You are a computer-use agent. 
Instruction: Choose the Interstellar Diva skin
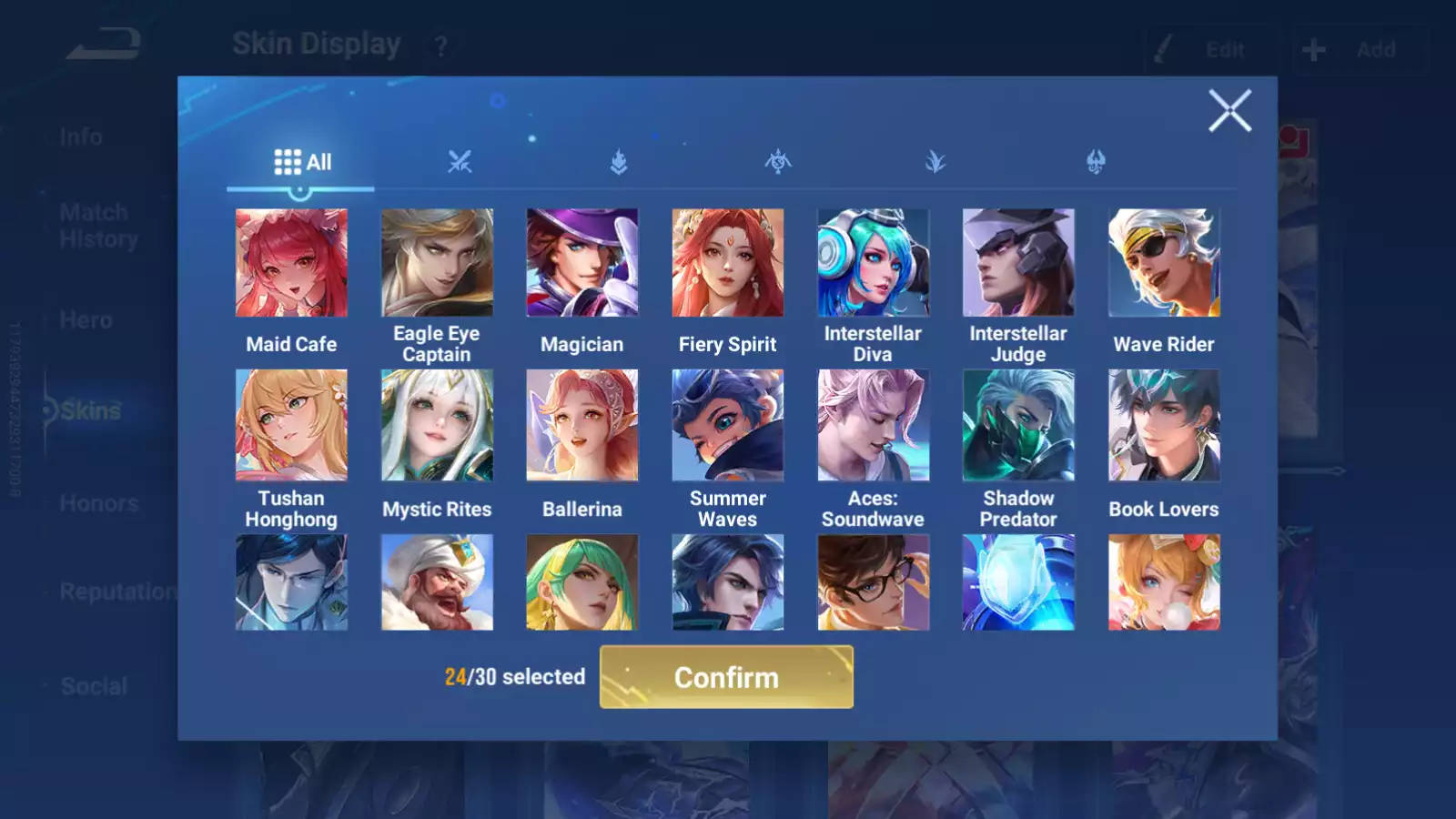pyautogui.click(x=873, y=263)
